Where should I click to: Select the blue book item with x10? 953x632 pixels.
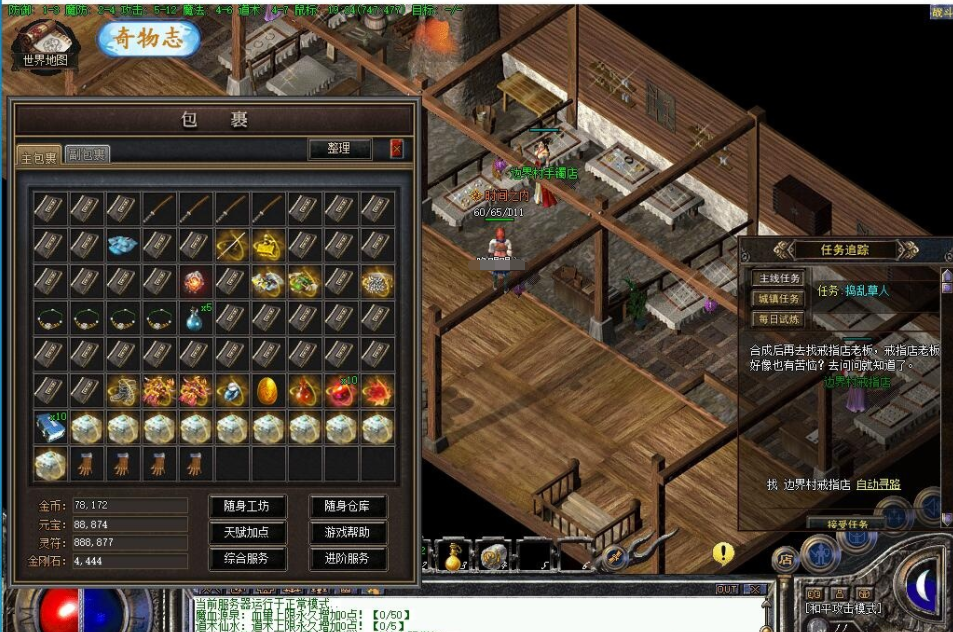coord(49,426)
